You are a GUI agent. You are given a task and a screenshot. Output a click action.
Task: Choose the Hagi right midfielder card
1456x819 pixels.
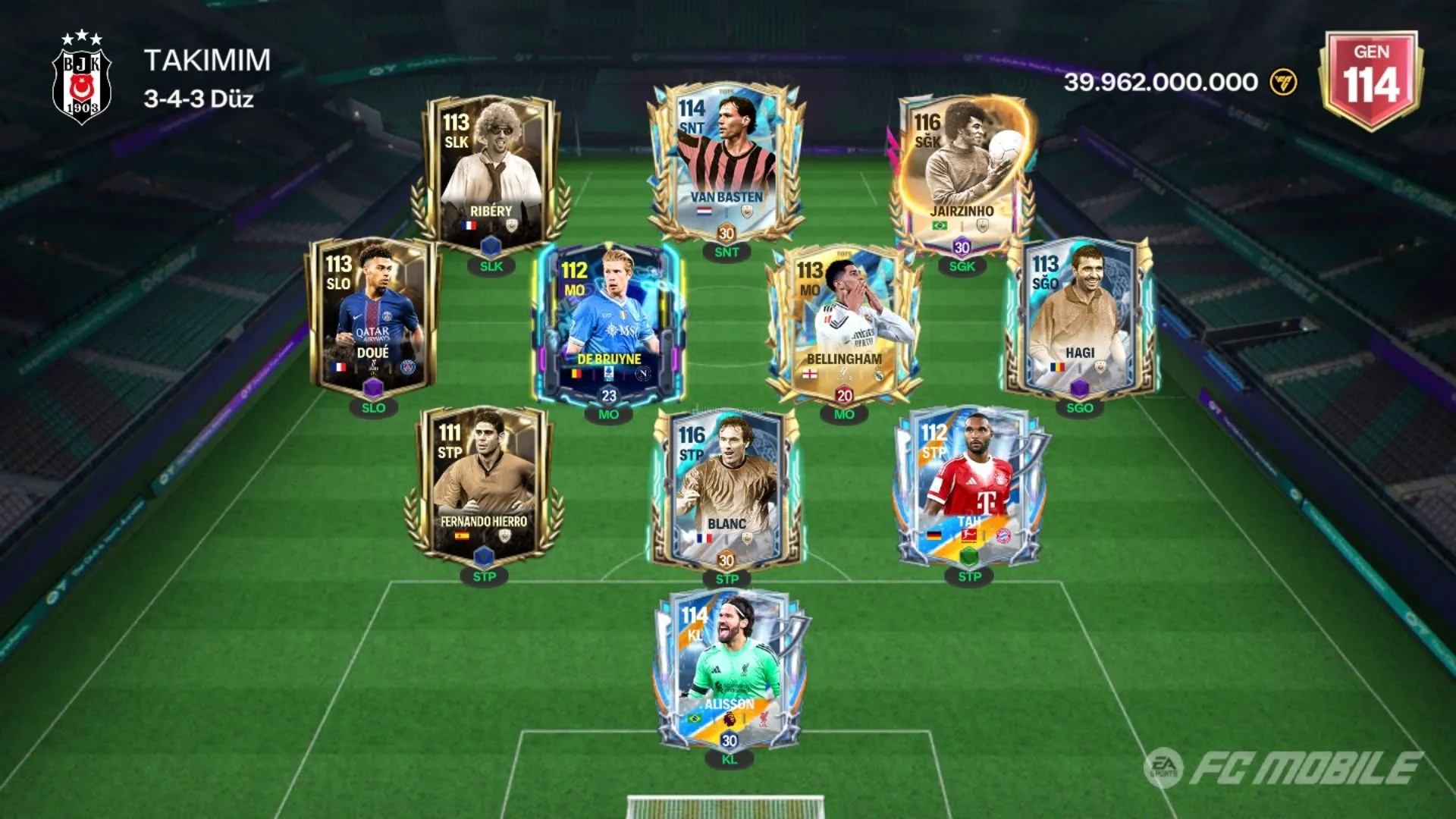coord(1080,315)
